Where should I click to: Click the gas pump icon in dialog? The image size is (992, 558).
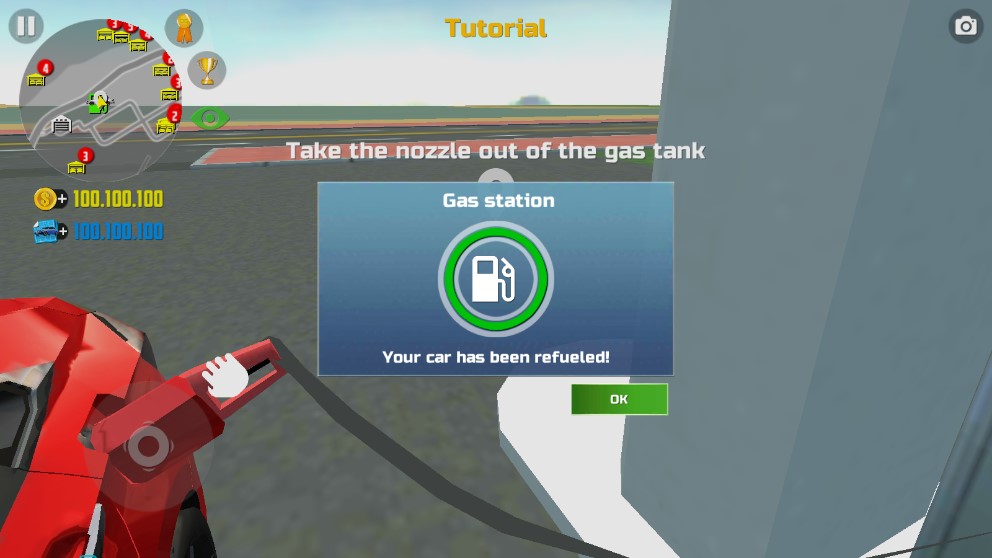point(495,279)
